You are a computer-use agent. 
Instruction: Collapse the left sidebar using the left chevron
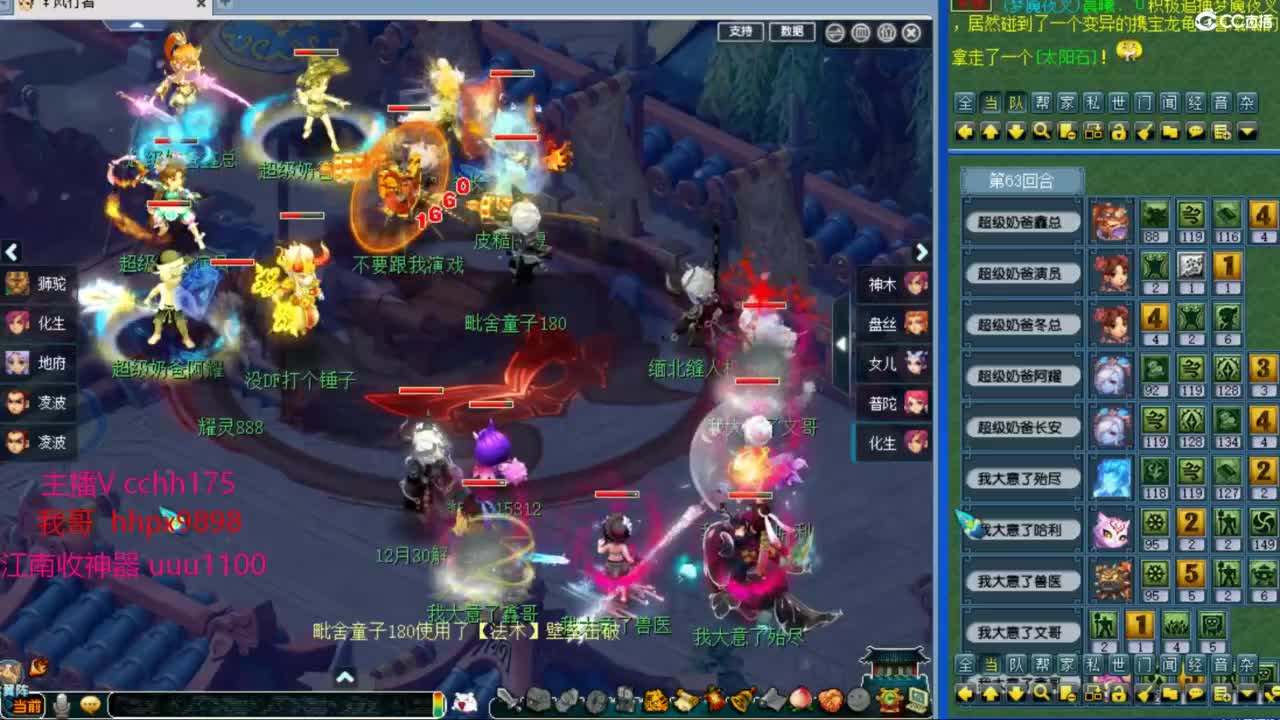pyautogui.click(x=12, y=253)
